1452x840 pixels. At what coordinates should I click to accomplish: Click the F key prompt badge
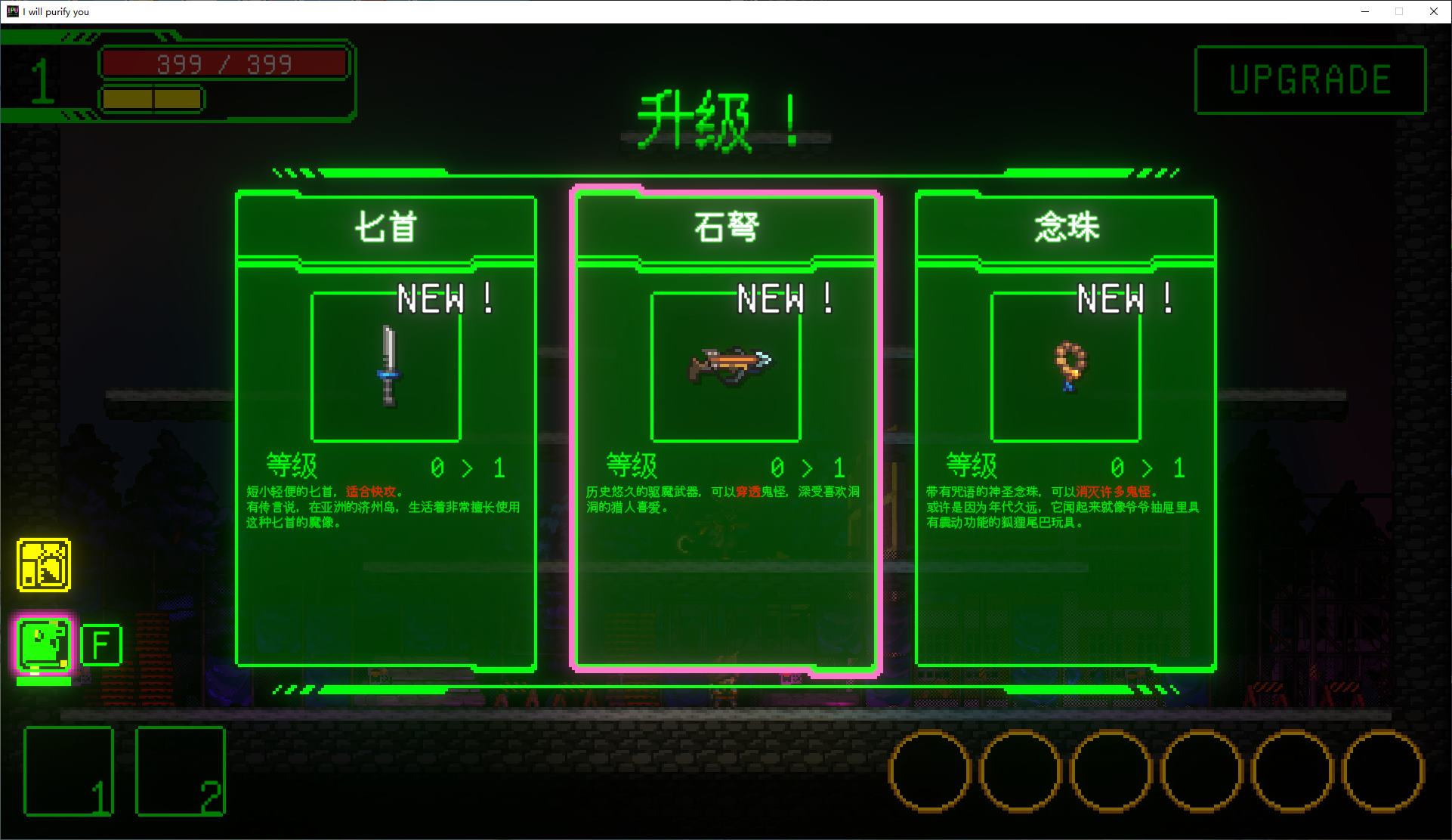tap(101, 644)
